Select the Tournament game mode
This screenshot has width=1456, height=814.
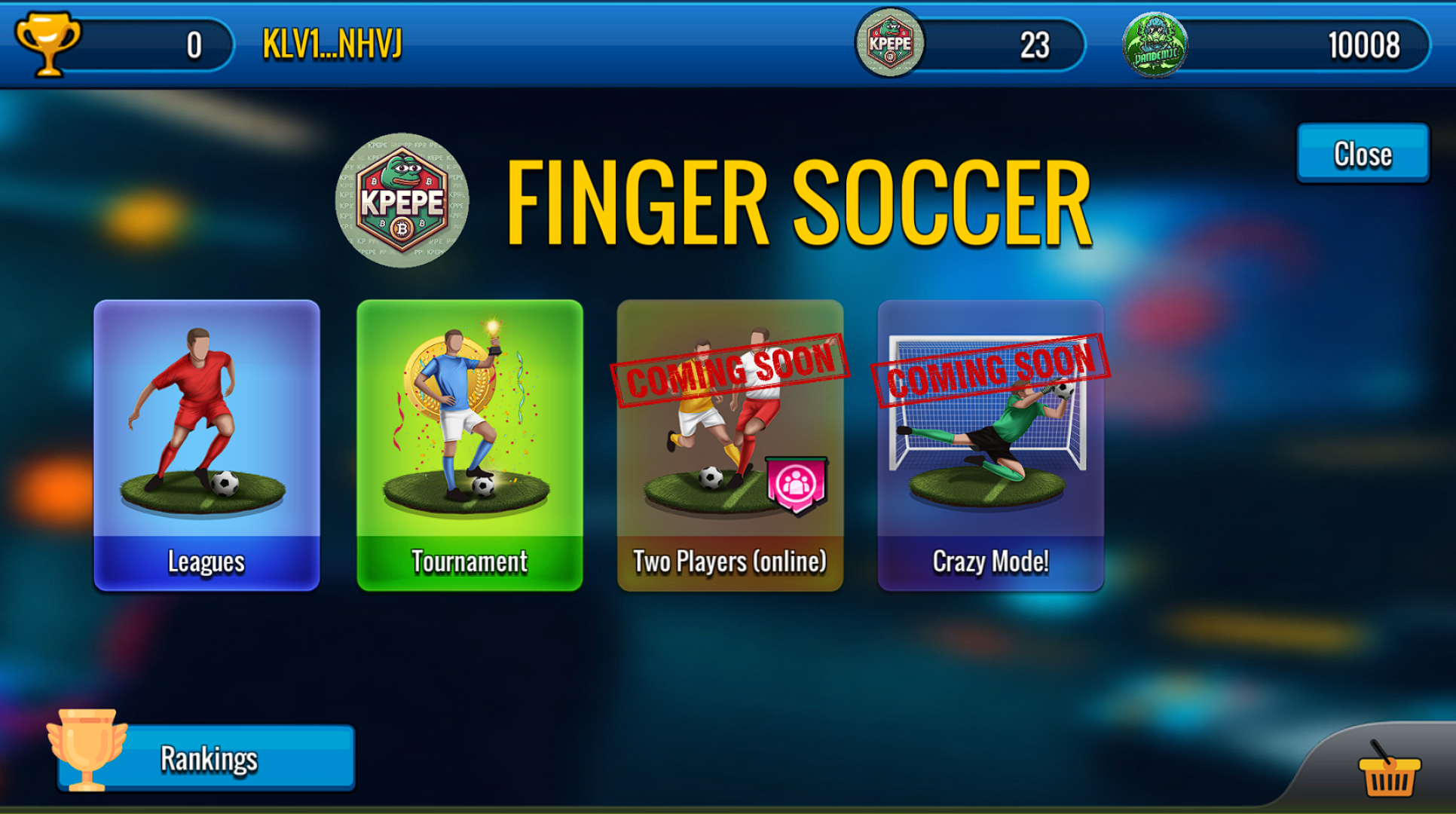click(468, 445)
